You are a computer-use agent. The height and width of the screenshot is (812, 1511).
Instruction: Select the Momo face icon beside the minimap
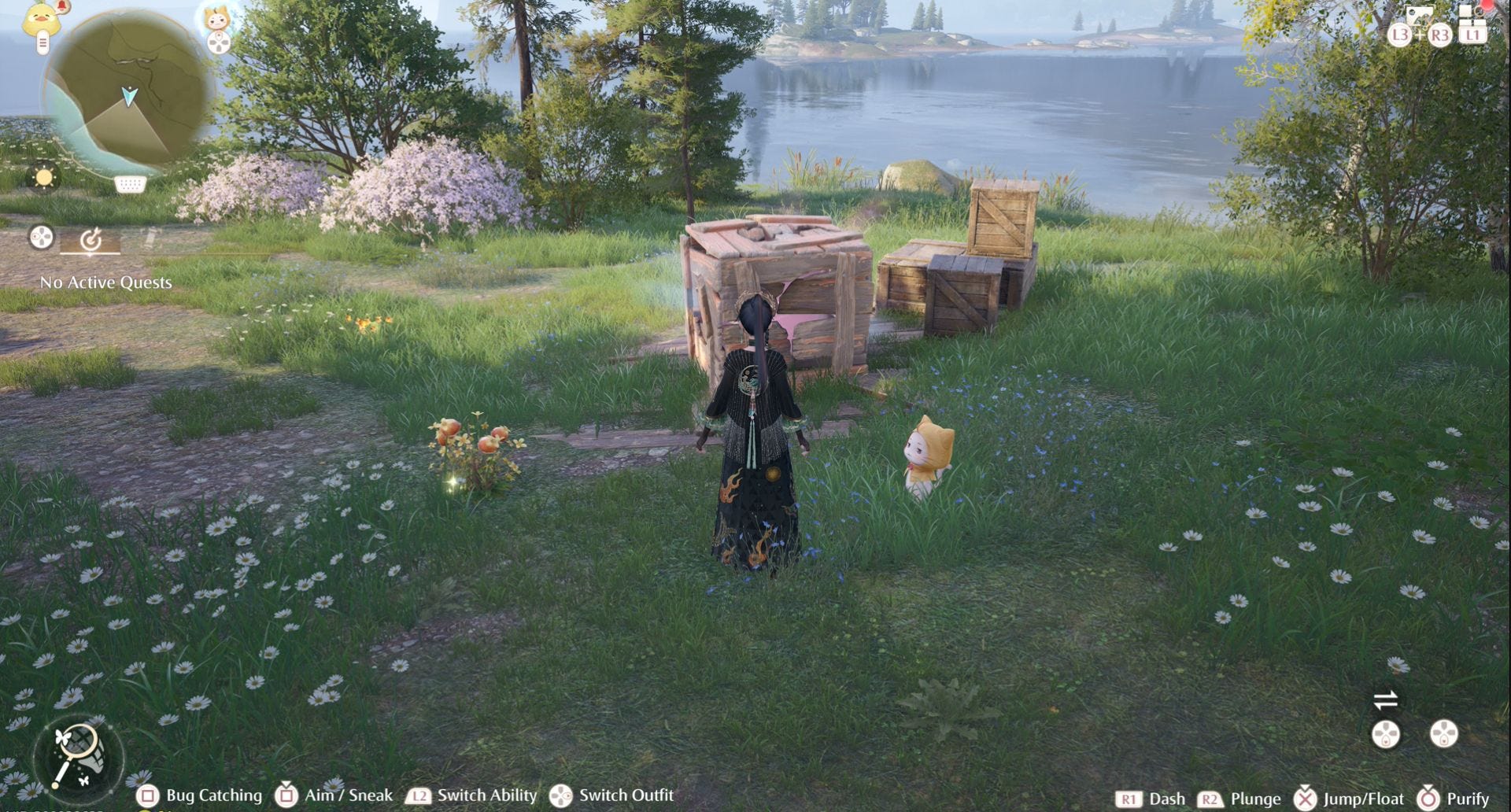(216, 17)
